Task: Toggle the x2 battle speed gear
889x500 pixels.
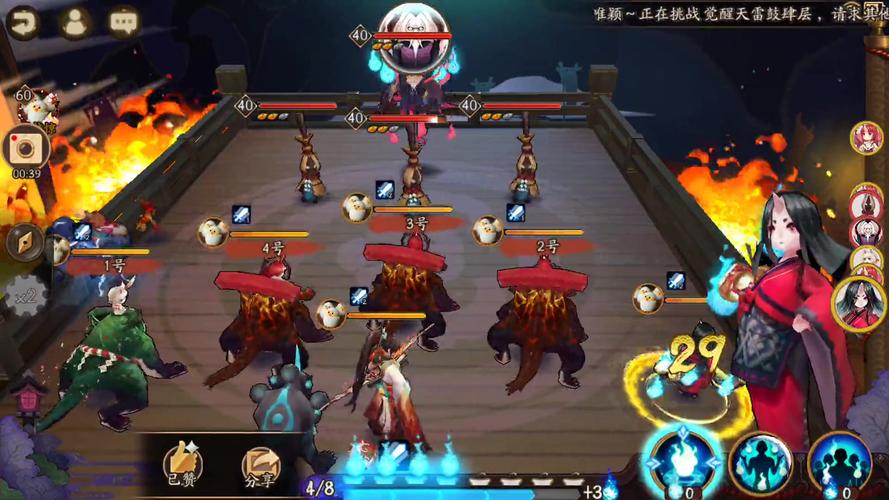Action: click(25, 294)
